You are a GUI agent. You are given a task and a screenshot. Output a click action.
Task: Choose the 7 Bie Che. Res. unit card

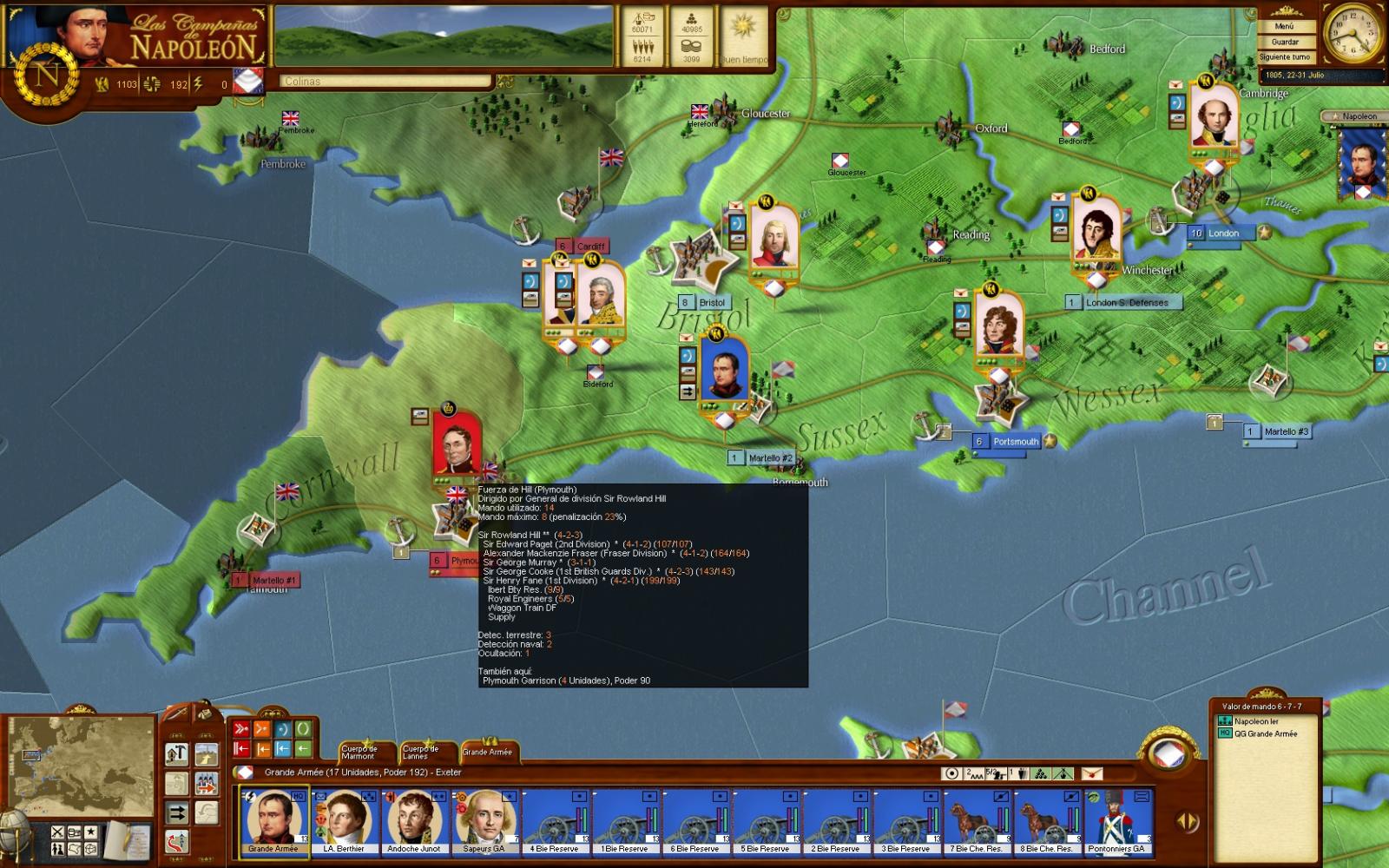click(x=978, y=820)
